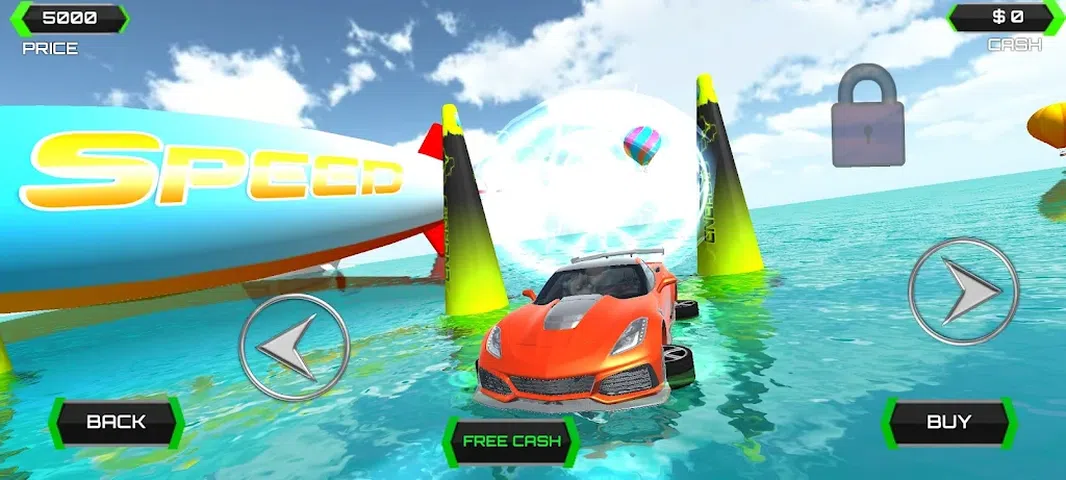
Task: Show the previous car with left arrow
Action: pyautogui.click(x=294, y=347)
